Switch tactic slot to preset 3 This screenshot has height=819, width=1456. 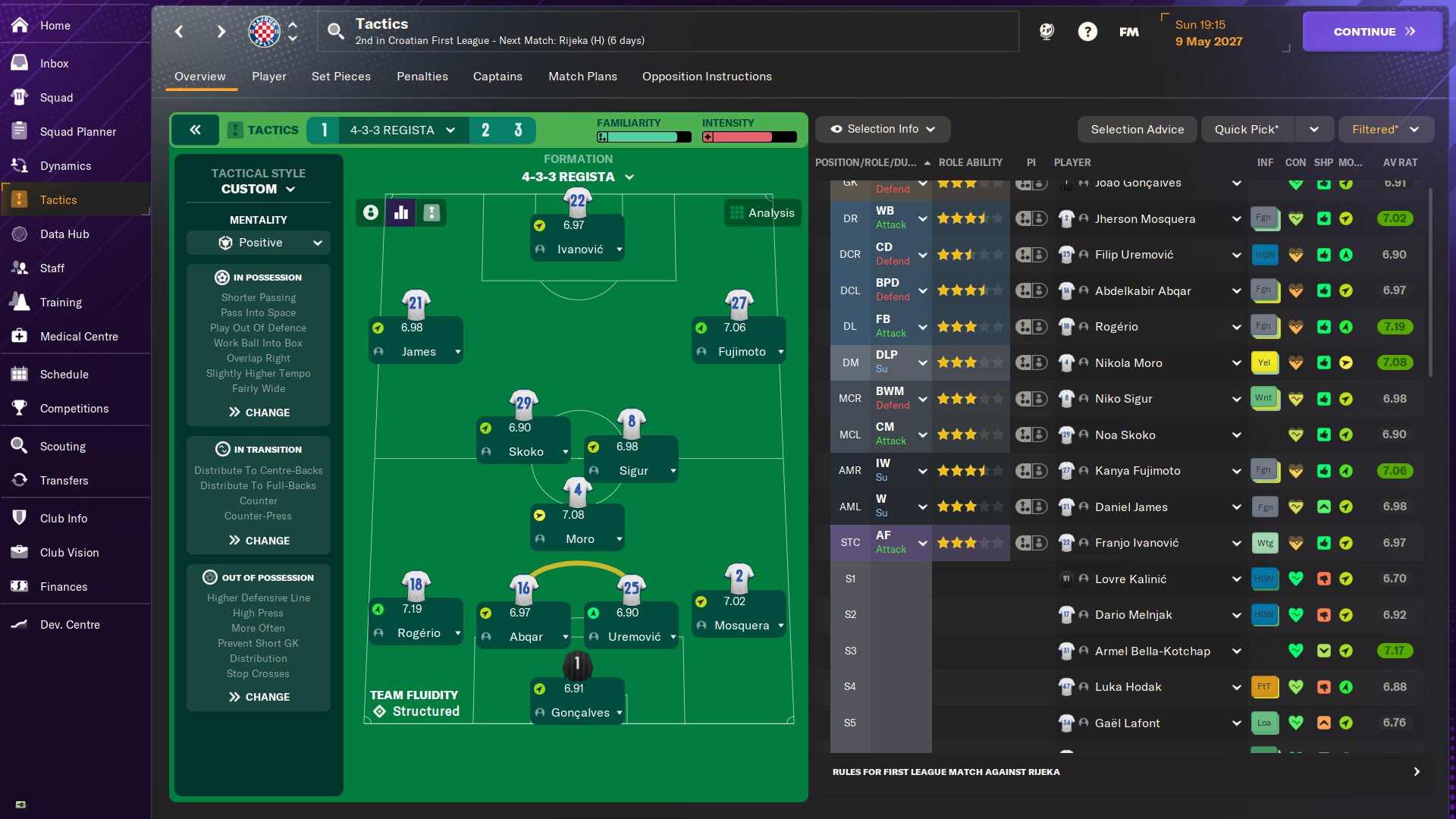point(519,130)
